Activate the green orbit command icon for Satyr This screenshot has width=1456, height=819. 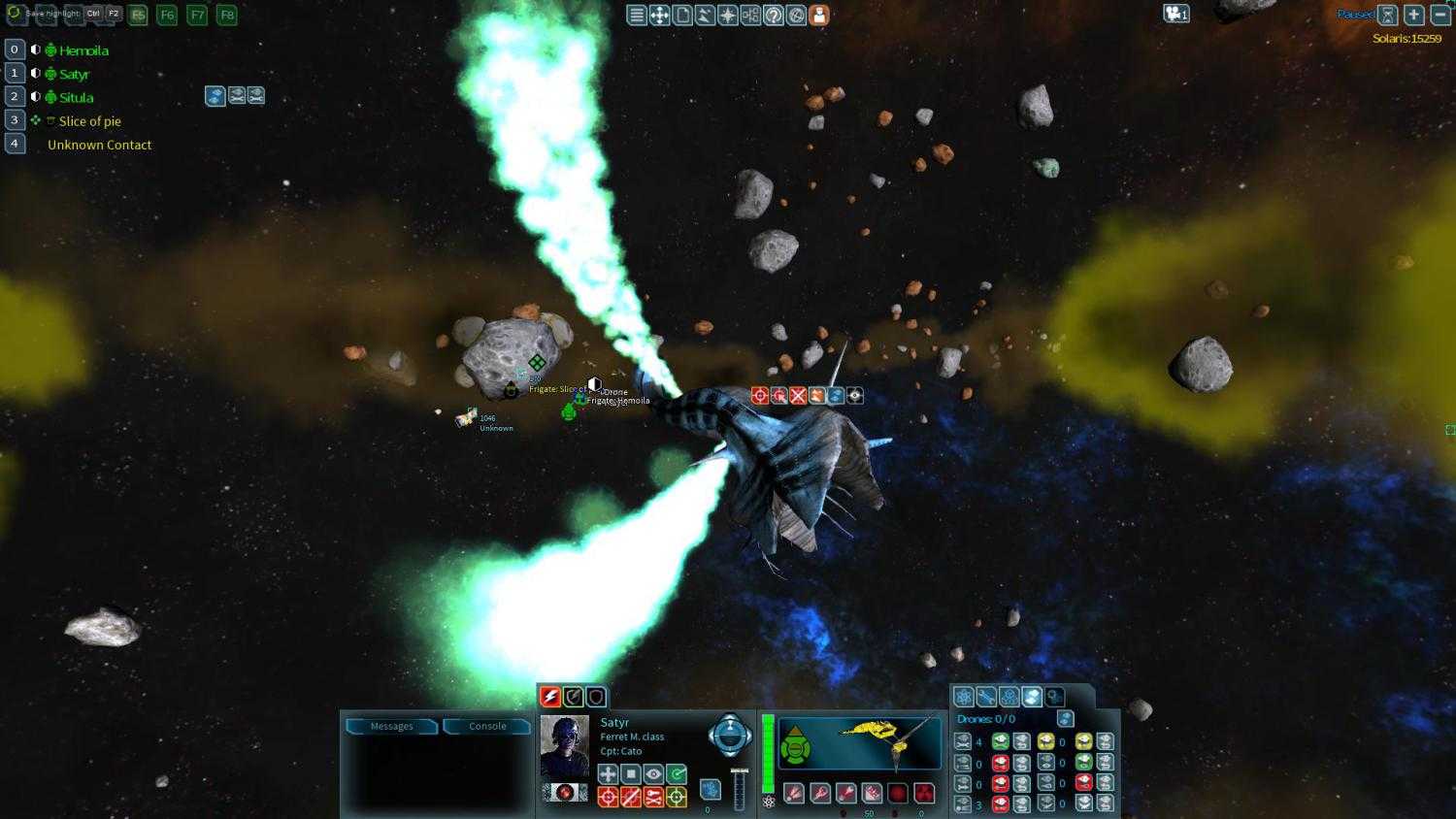[x=677, y=774]
